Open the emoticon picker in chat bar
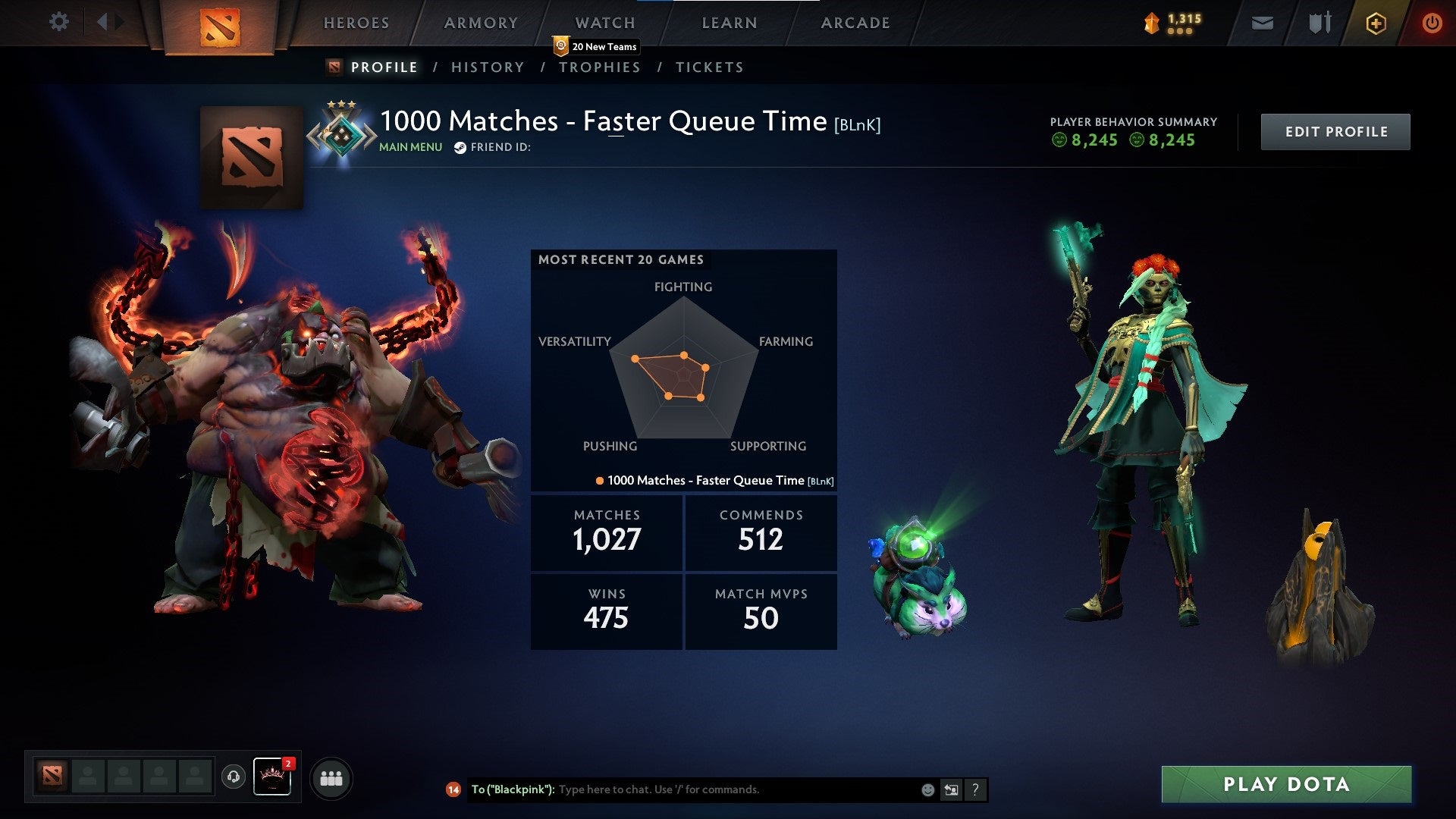 coord(927,789)
